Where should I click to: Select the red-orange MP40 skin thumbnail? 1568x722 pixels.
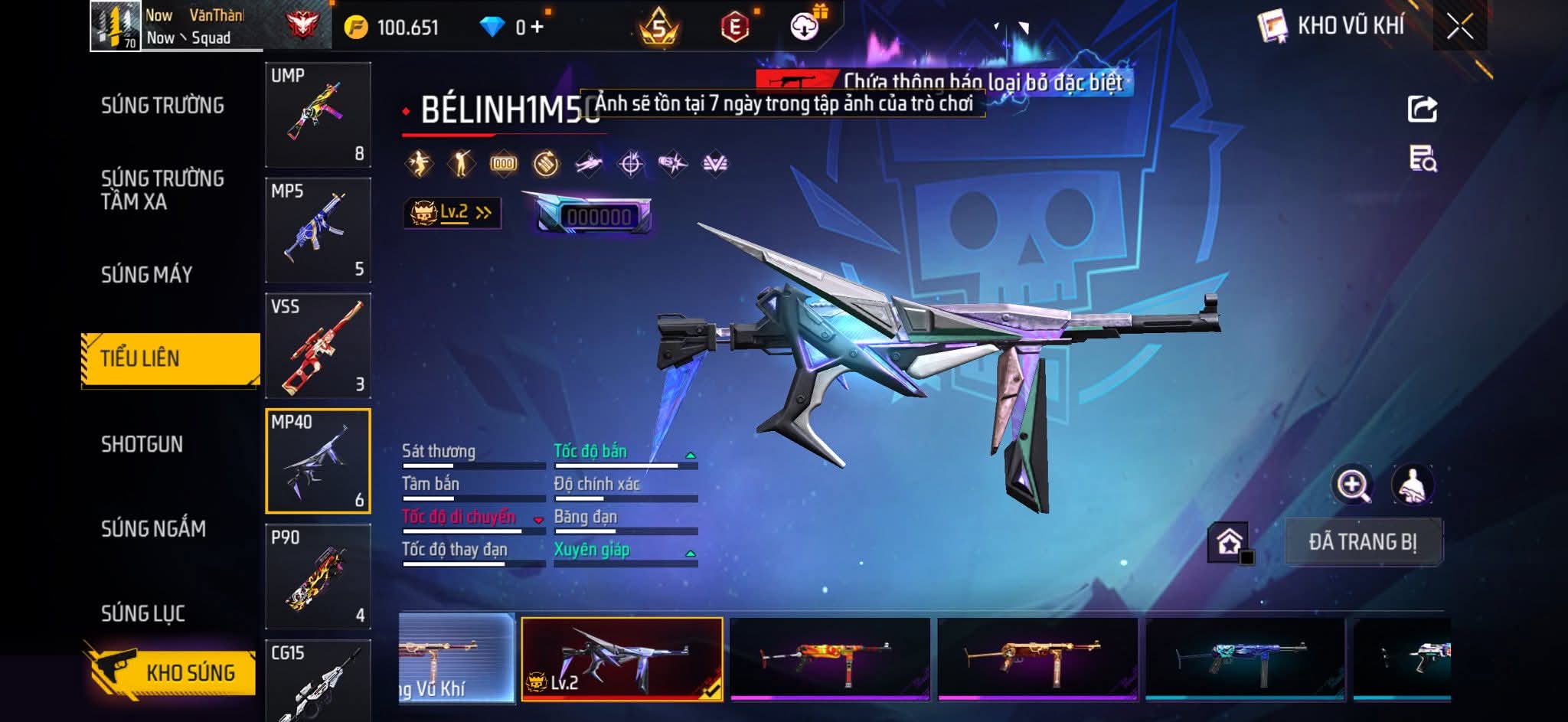(x=830, y=658)
